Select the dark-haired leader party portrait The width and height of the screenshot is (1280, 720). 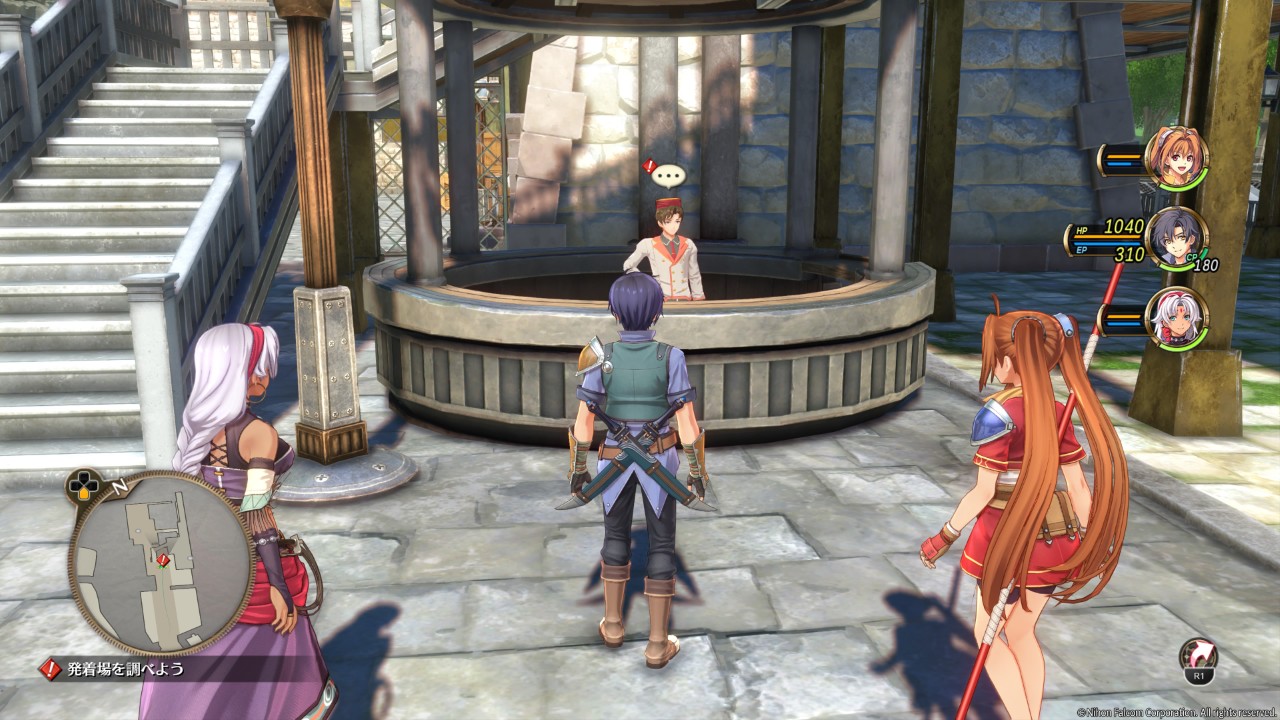coord(1176,238)
